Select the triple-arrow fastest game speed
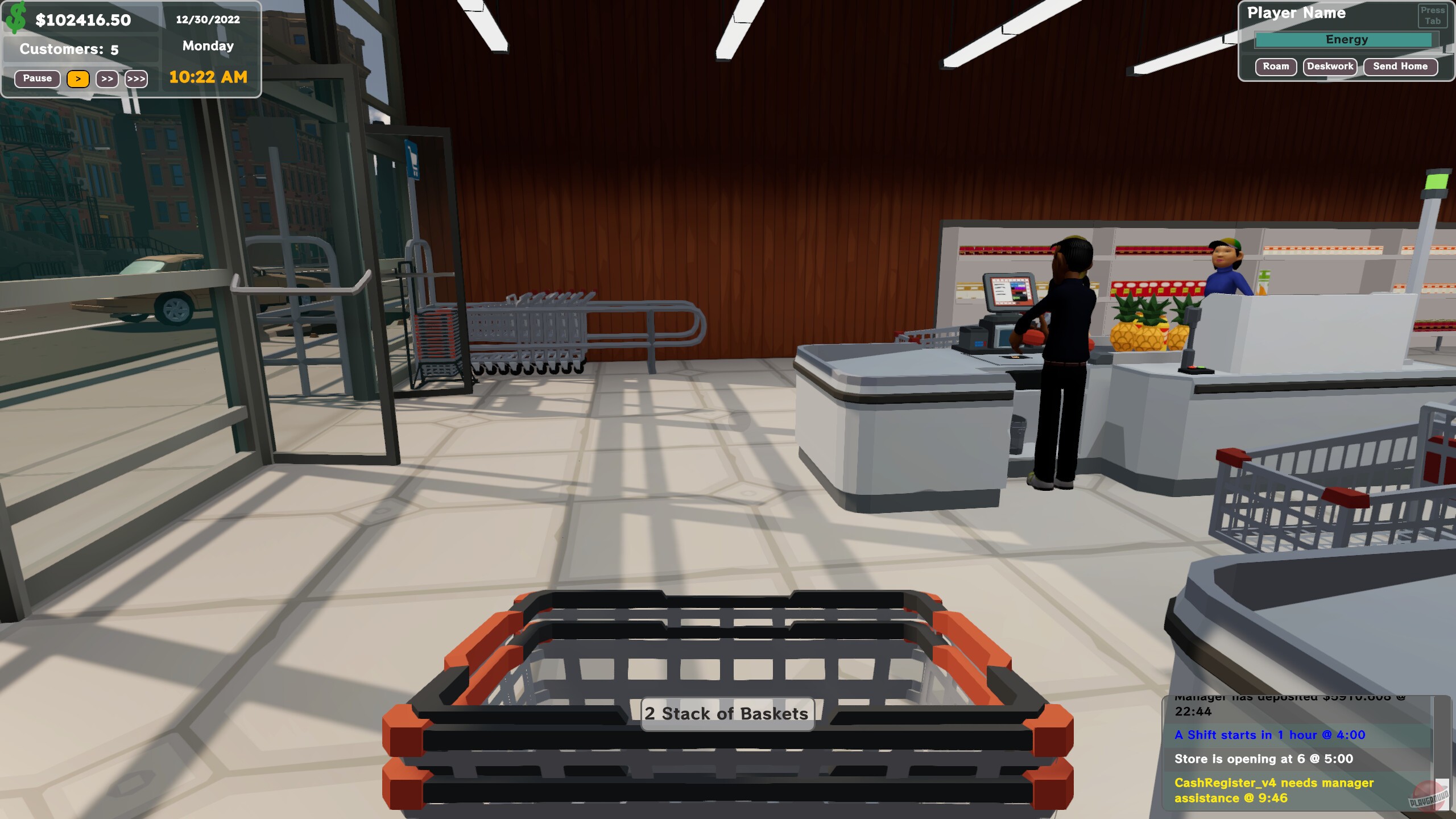 [x=136, y=79]
